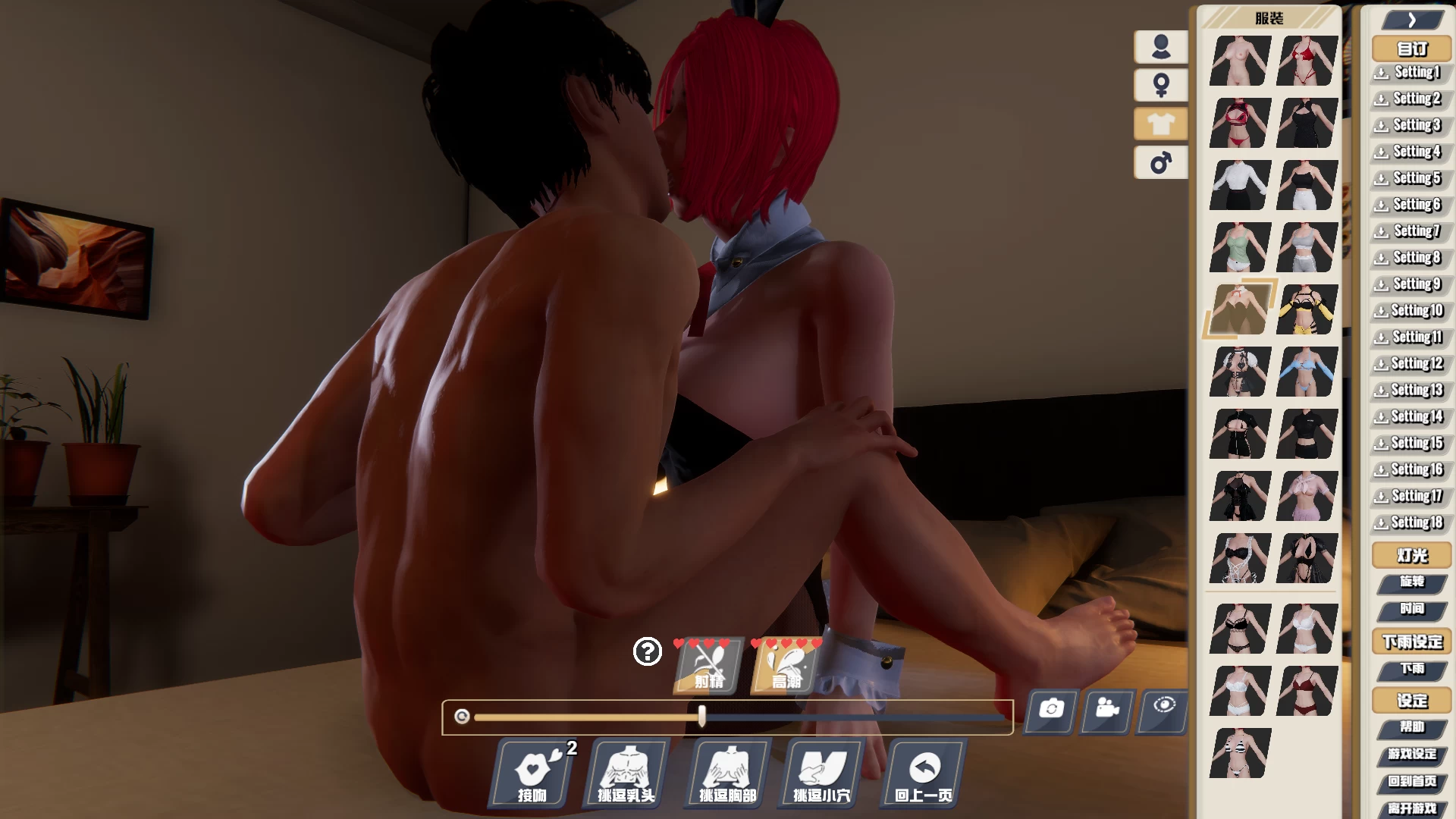Image resolution: width=1456 pixels, height=819 pixels.
Task: Select the kiss (接吻) action icon
Action: pyautogui.click(x=531, y=773)
